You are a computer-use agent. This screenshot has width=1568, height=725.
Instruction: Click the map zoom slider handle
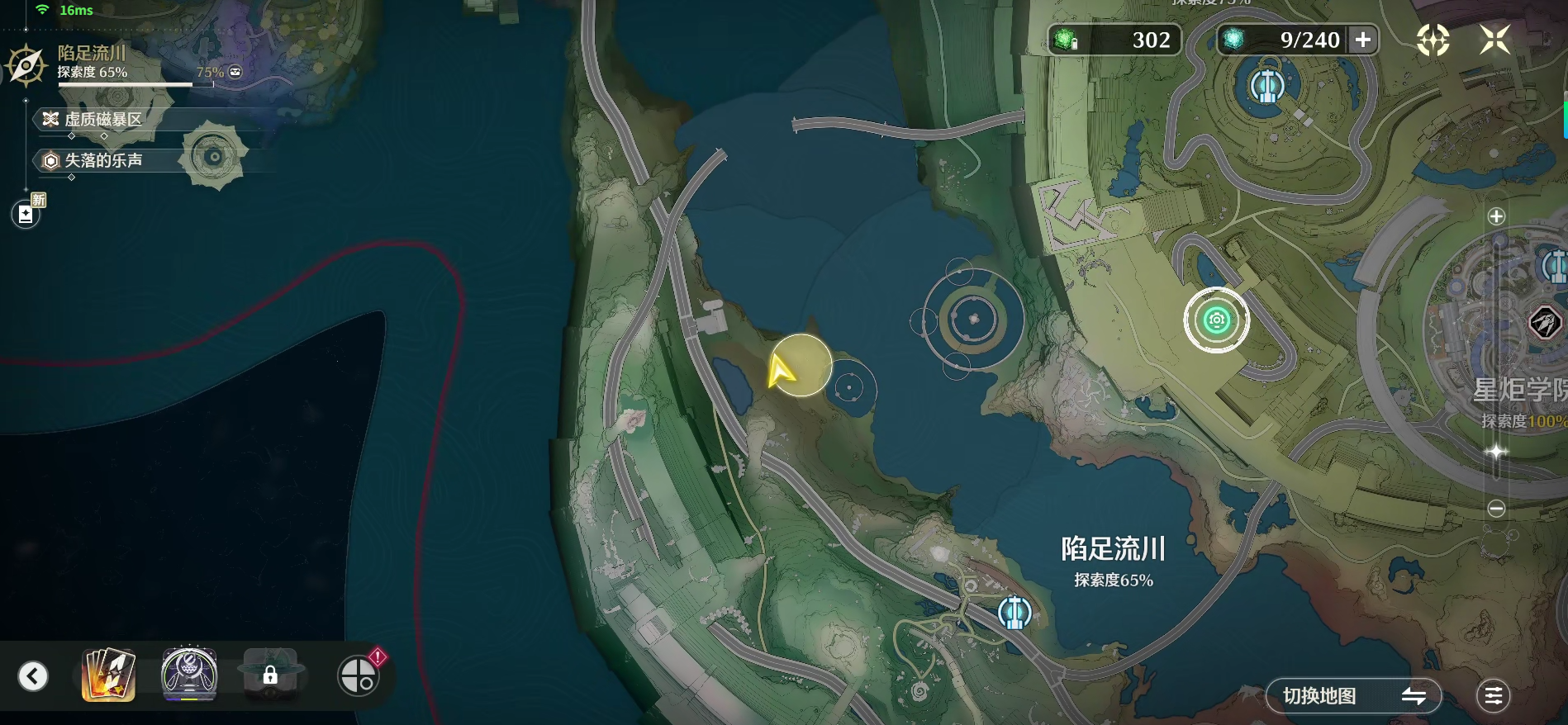[1496, 452]
